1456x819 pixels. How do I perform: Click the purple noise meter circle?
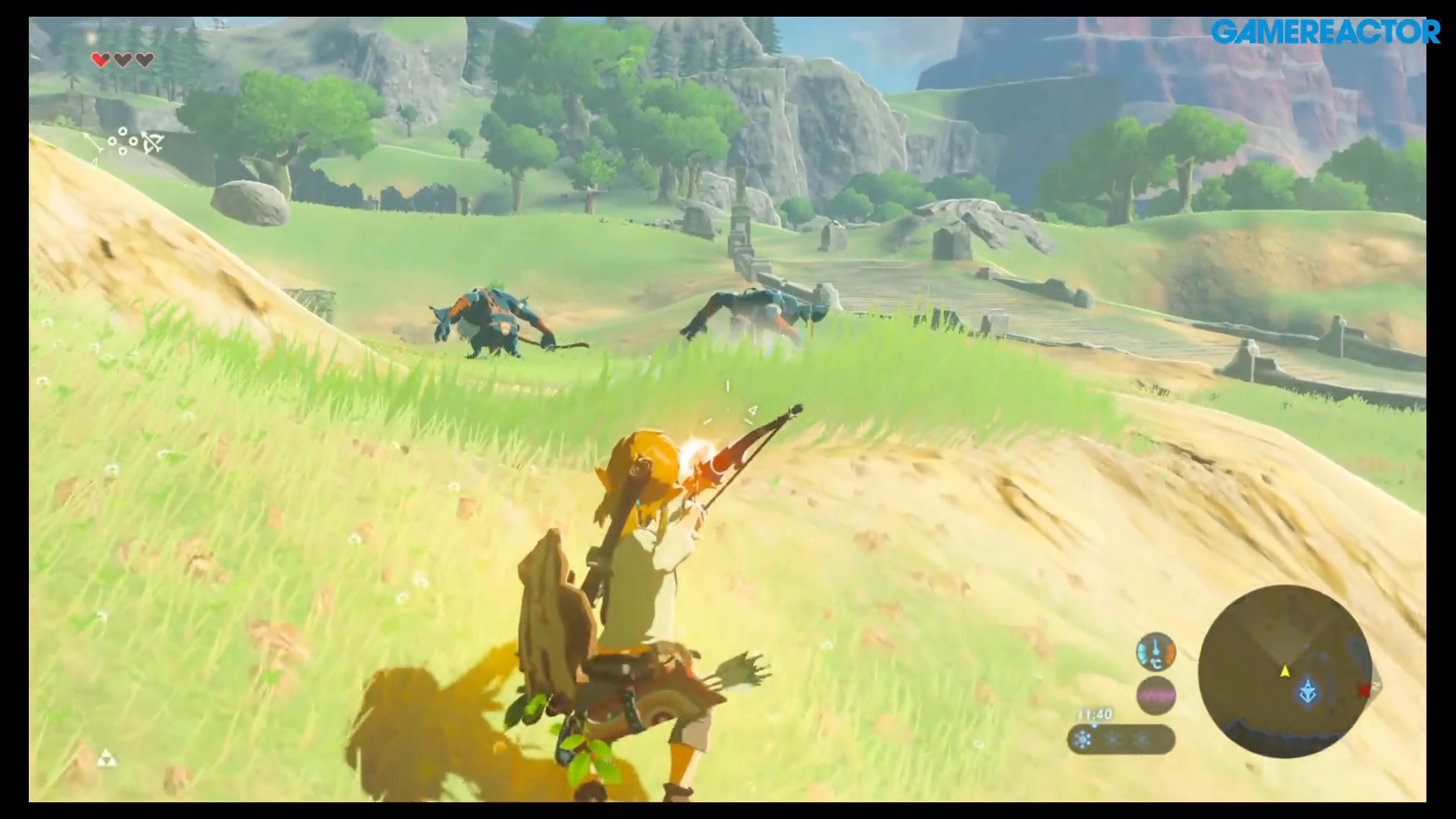point(1156,695)
